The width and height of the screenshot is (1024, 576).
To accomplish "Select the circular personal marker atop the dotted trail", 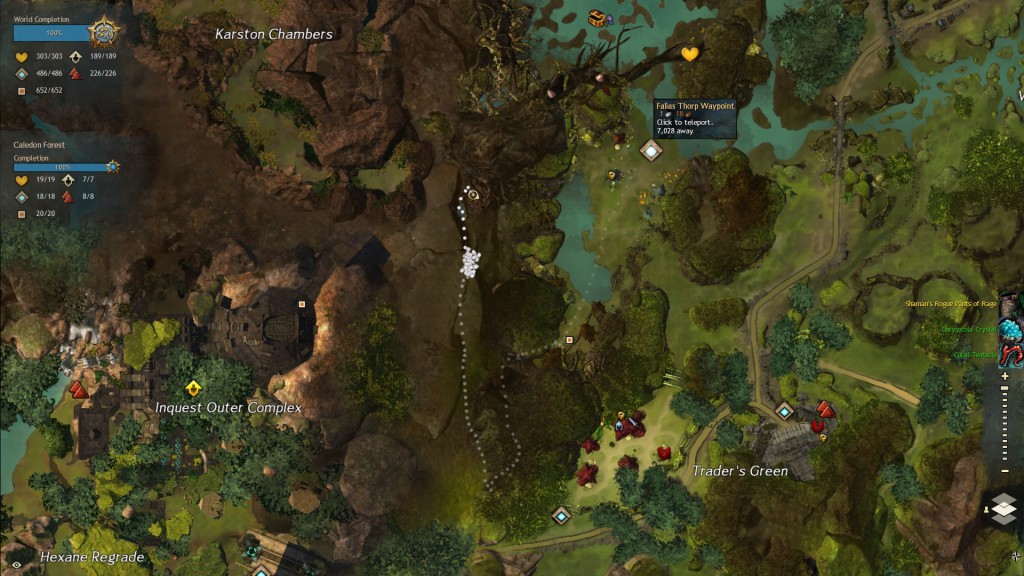I will pyautogui.click(x=473, y=195).
